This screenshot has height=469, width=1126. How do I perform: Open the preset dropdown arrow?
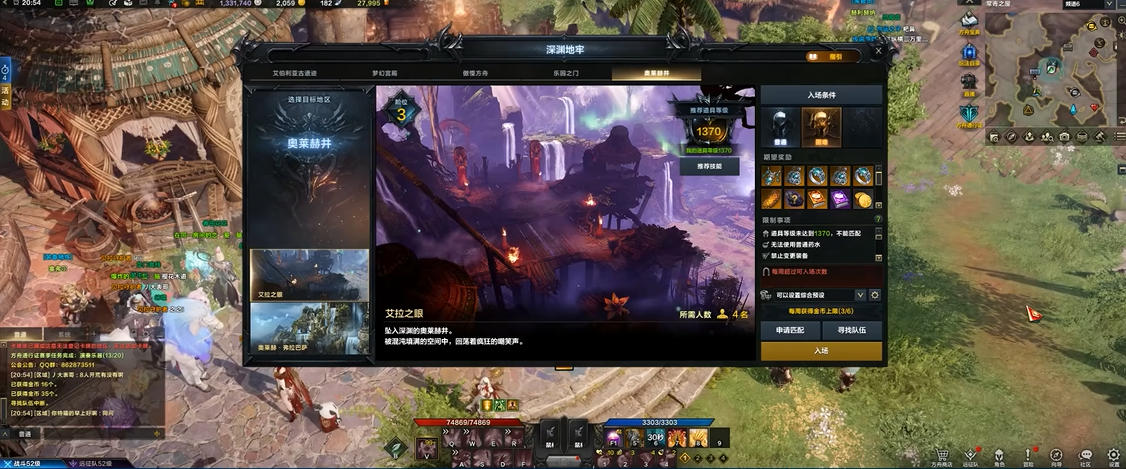[x=860, y=295]
